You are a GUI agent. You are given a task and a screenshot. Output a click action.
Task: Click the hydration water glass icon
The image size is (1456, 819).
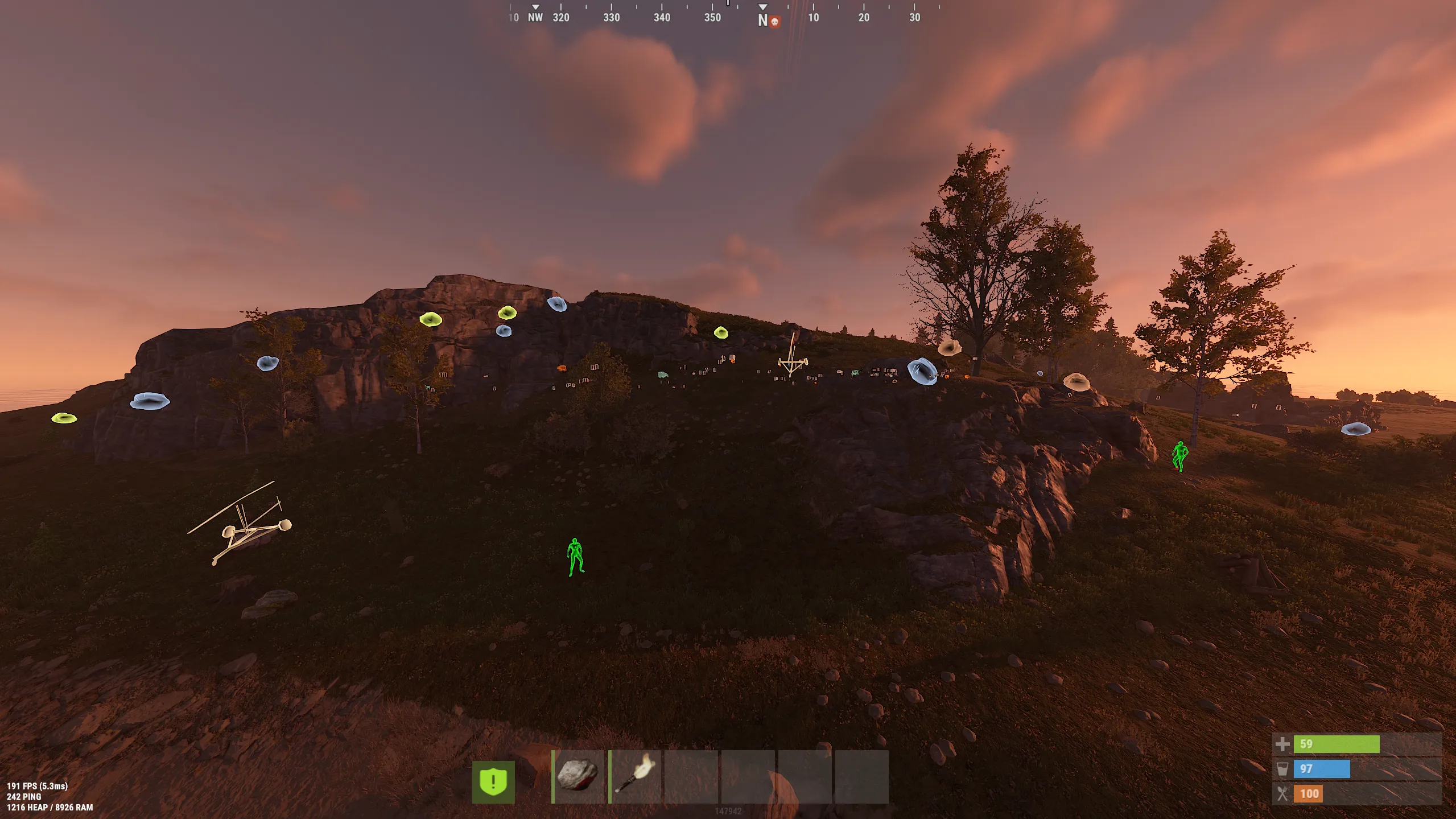click(1284, 768)
